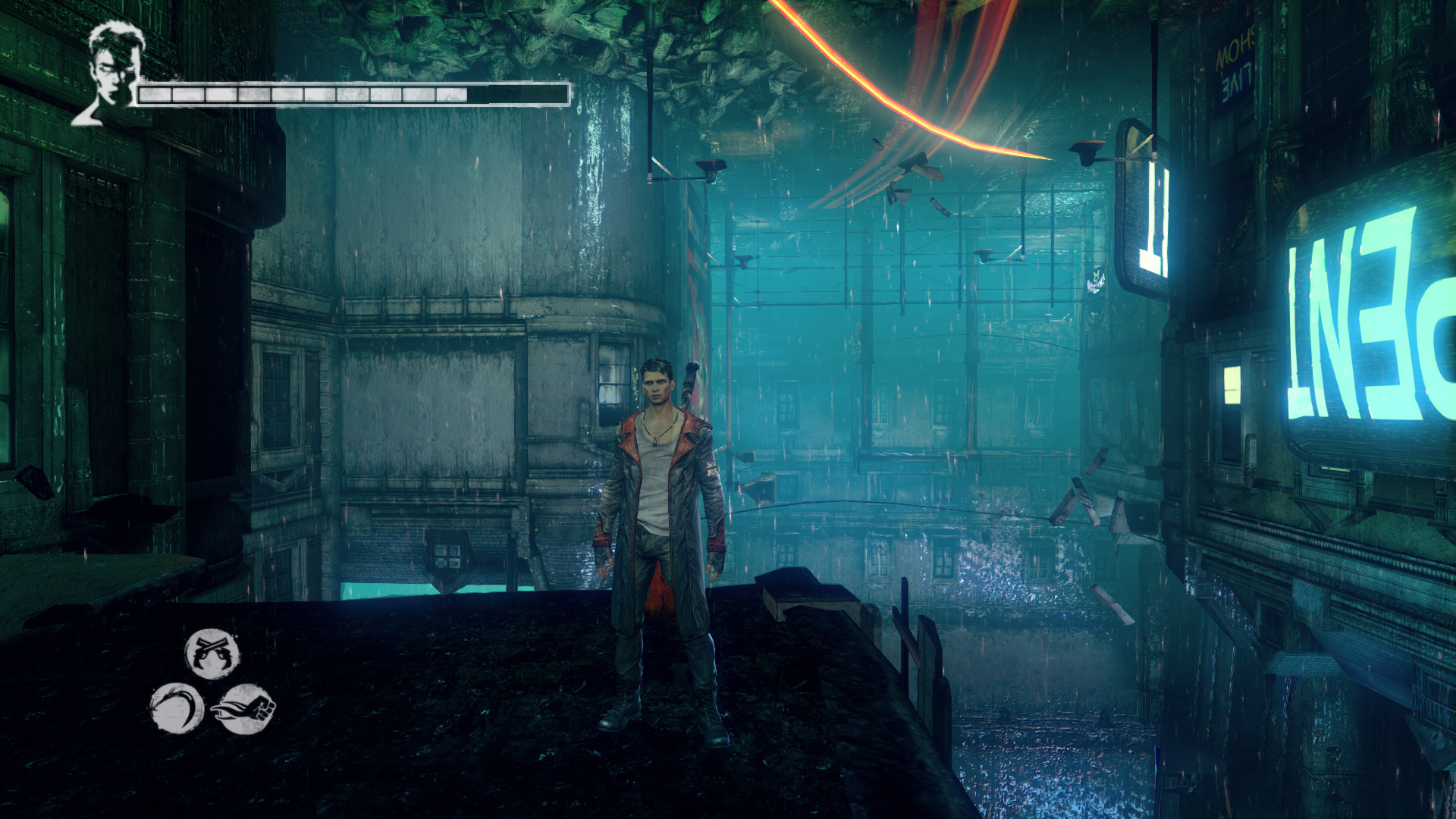Activate the Eryx flaming fist weapon icon
The height and width of the screenshot is (819, 1456).
click(244, 709)
